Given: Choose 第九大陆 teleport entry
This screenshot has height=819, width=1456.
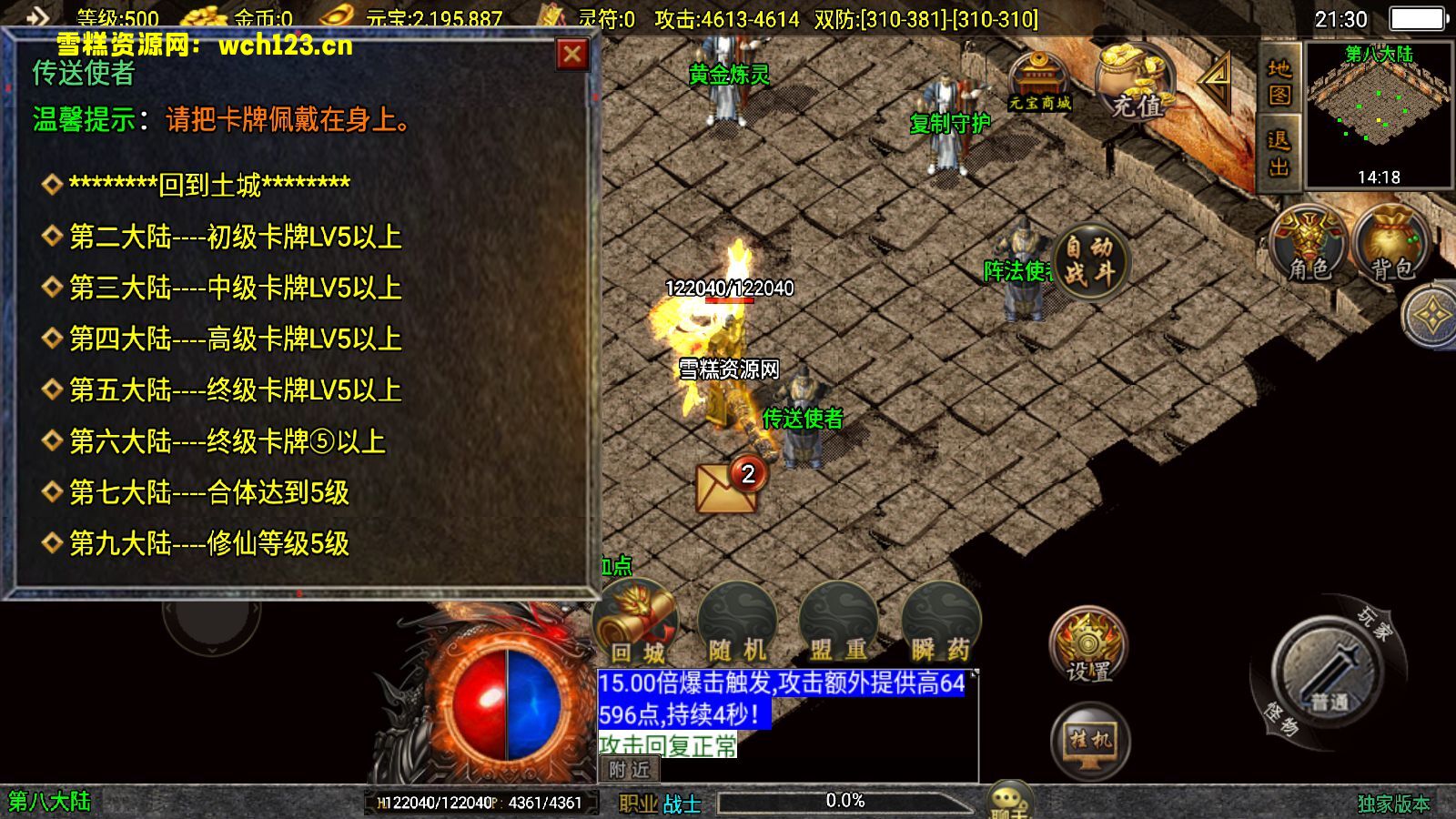Looking at the screenshot, I should (209, 543).
